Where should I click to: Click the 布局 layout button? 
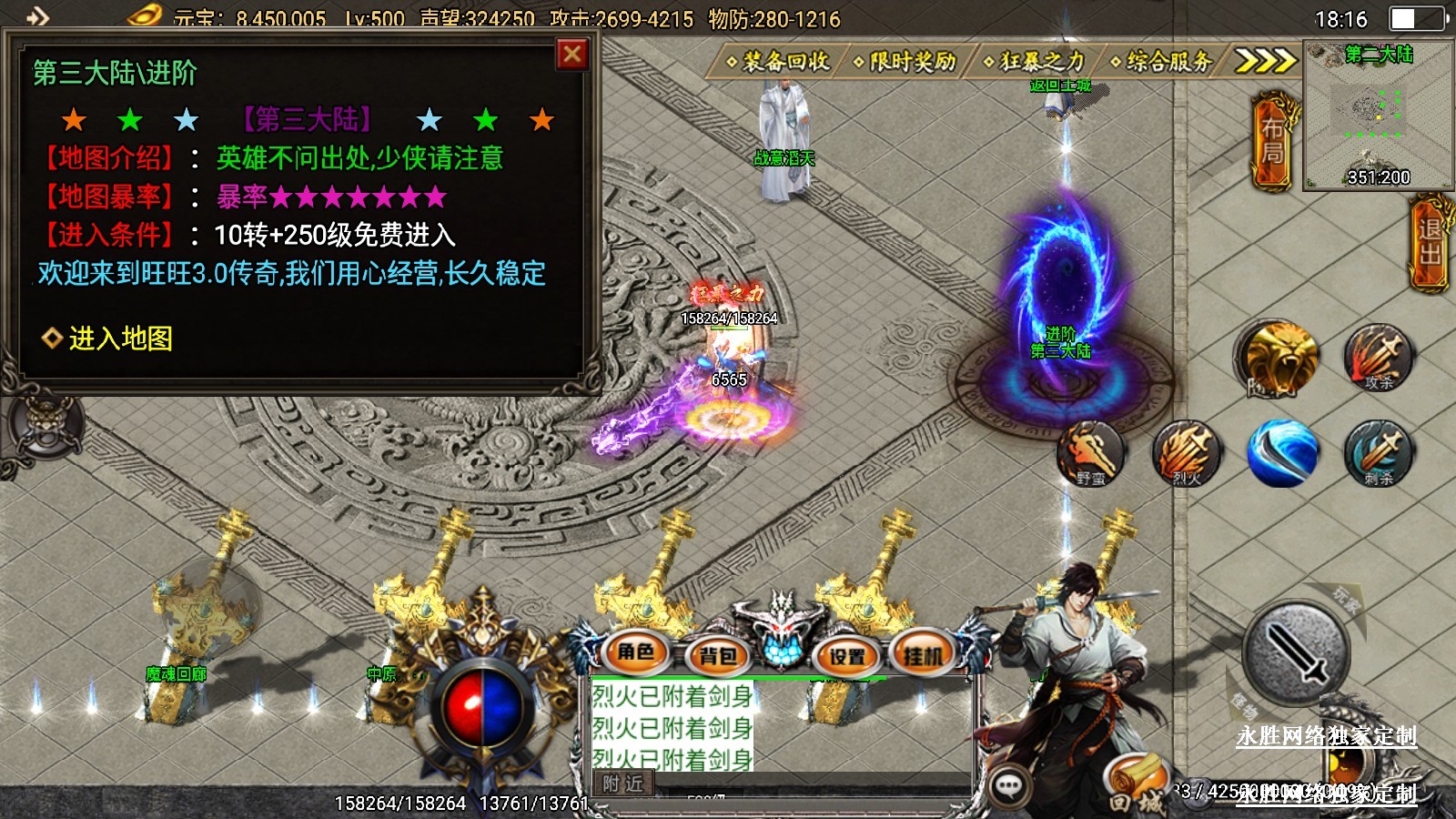point(1273,140)
